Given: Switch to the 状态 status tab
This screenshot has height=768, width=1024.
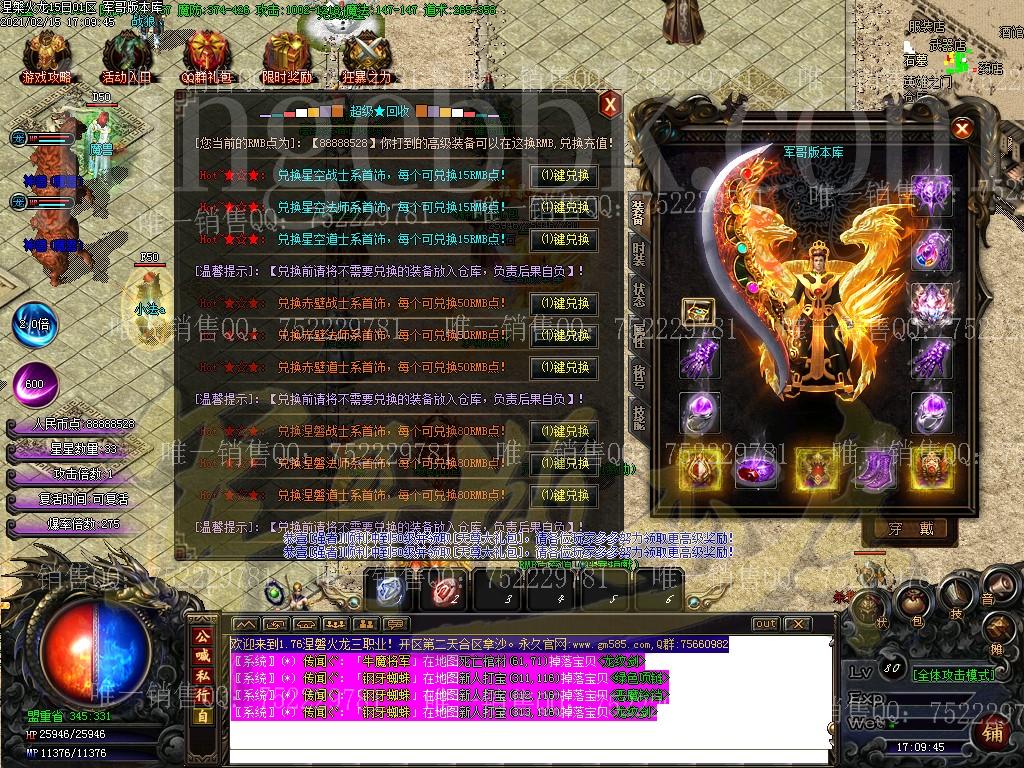Looking at the screenshot, I should point(639,293).
